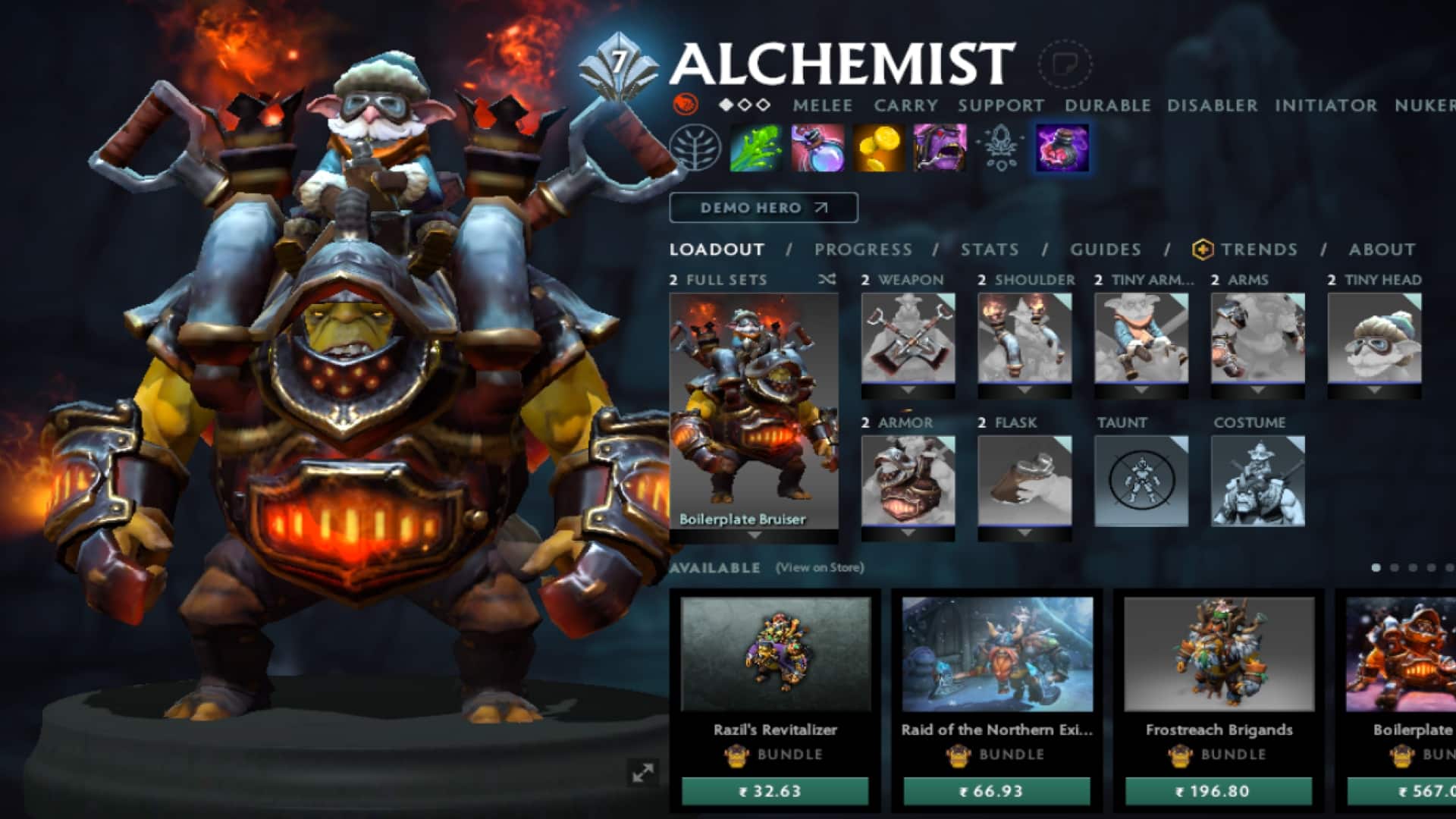The height and width of the screenshot is (819, 1456).
Task: Toggle the third complexity diamond
Action: [763, 105]
